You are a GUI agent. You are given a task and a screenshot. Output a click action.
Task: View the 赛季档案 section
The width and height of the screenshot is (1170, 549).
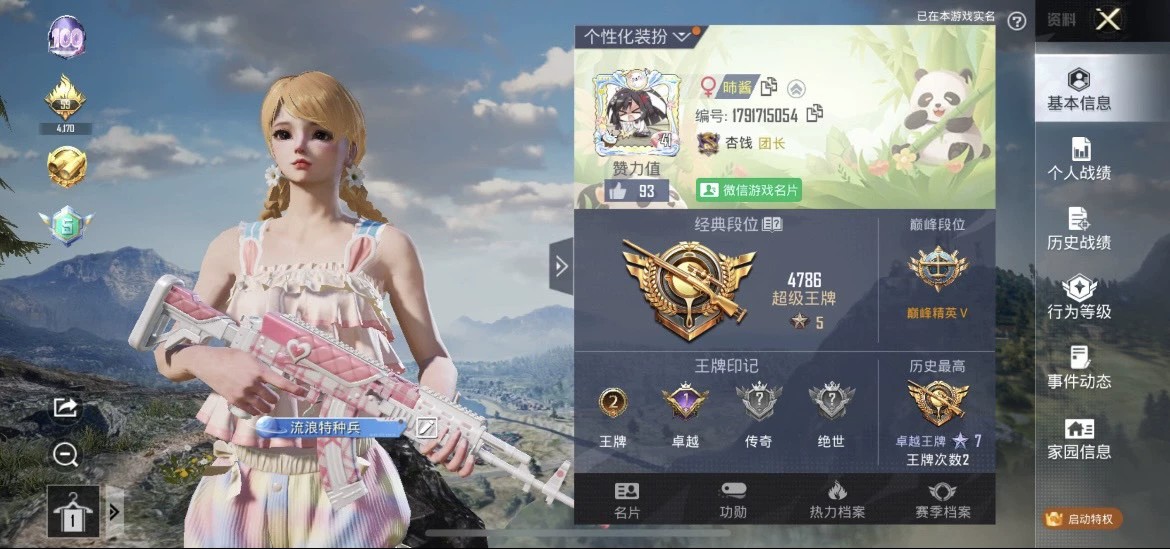tap(942, 500)
